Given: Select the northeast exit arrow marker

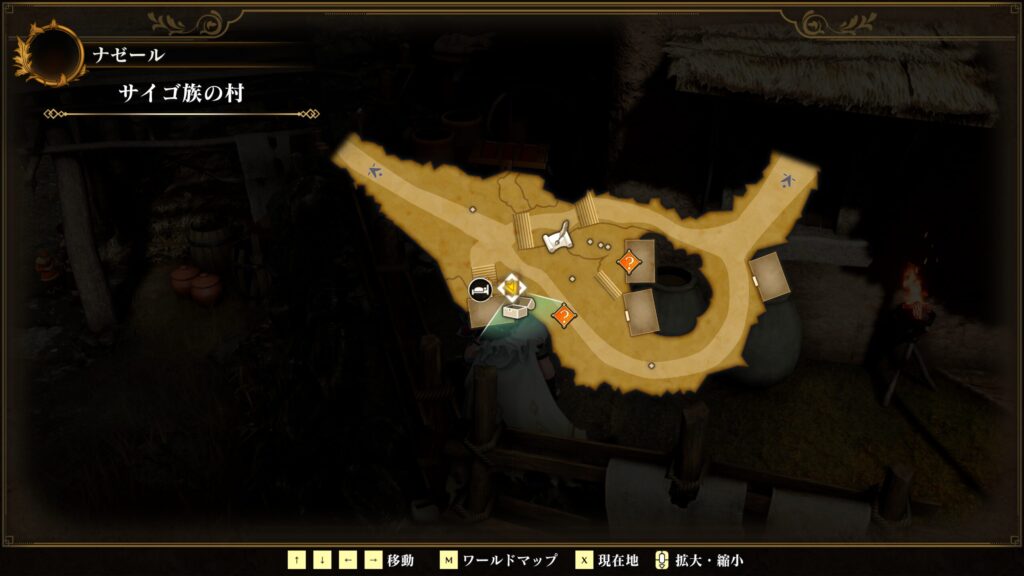Looking at the screenshot, I should tap(788, 182).
